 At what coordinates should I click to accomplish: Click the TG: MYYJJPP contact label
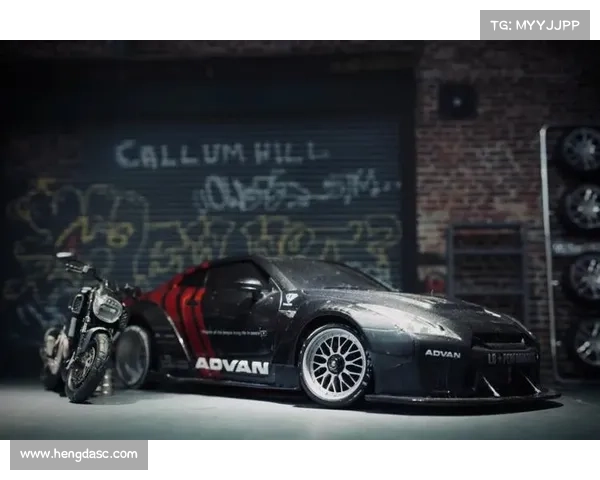535,25
